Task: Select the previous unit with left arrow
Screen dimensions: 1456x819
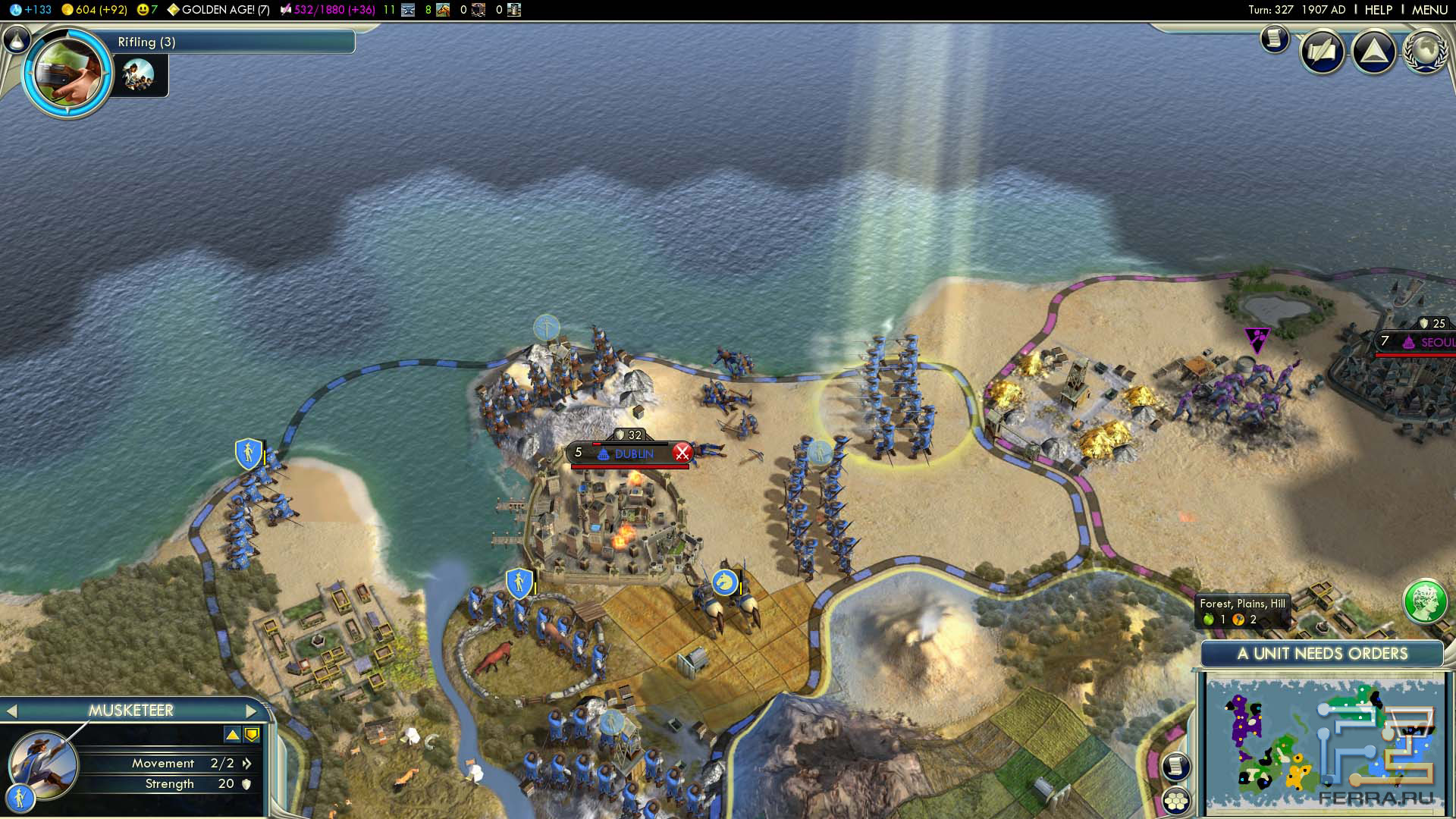Action: [x=11, y=711]
